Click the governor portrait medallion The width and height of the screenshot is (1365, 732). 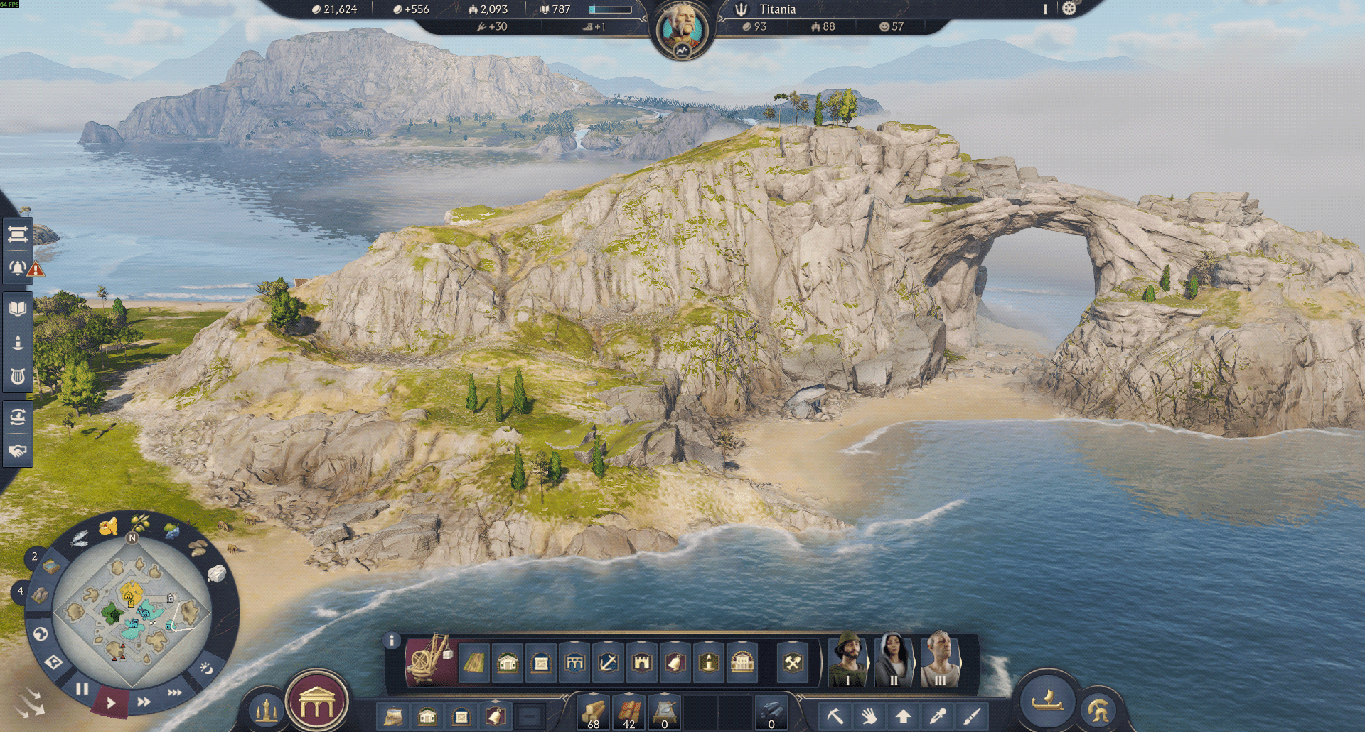pos(681,31)
